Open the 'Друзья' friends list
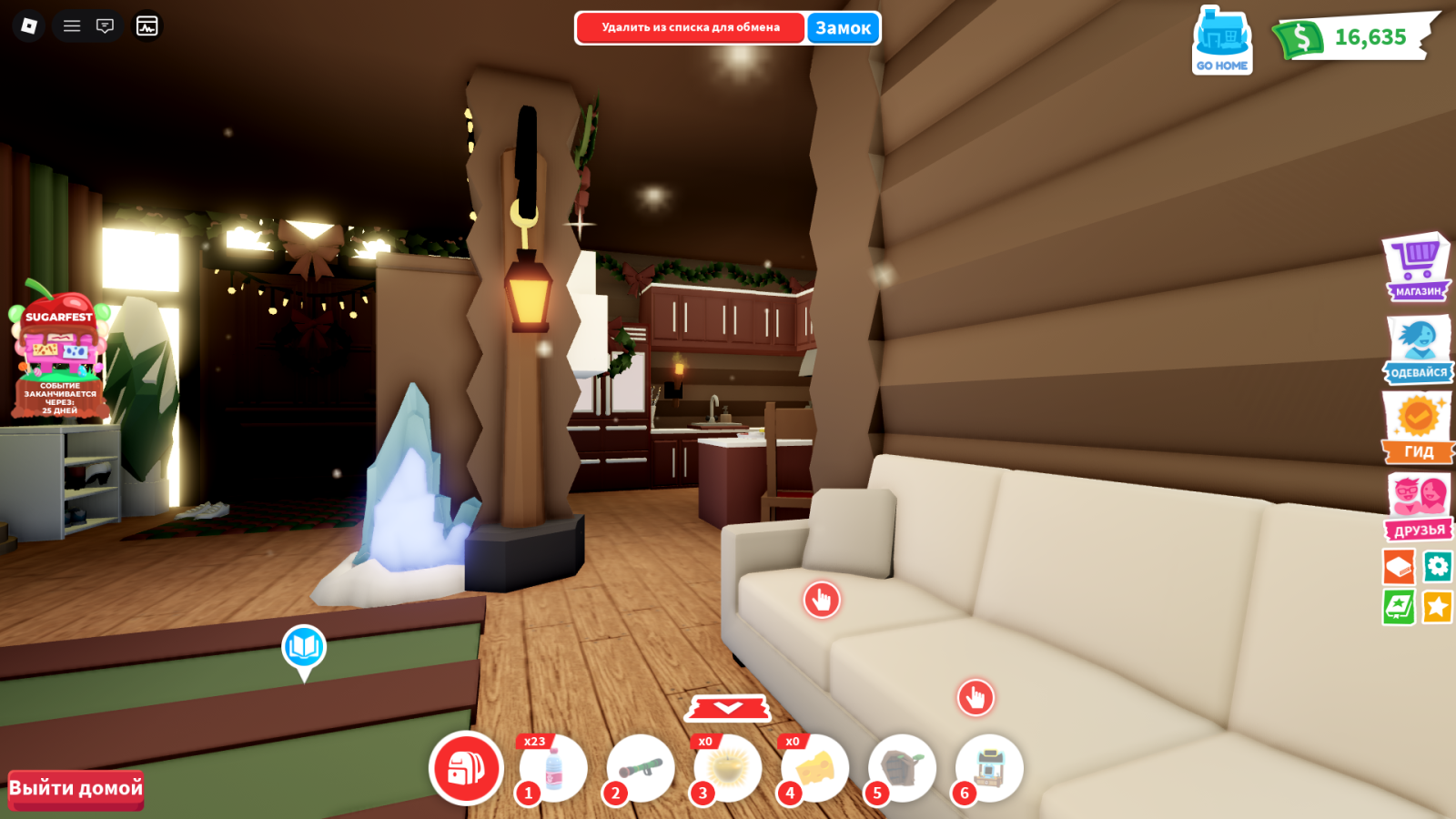 pos(1418,506)
